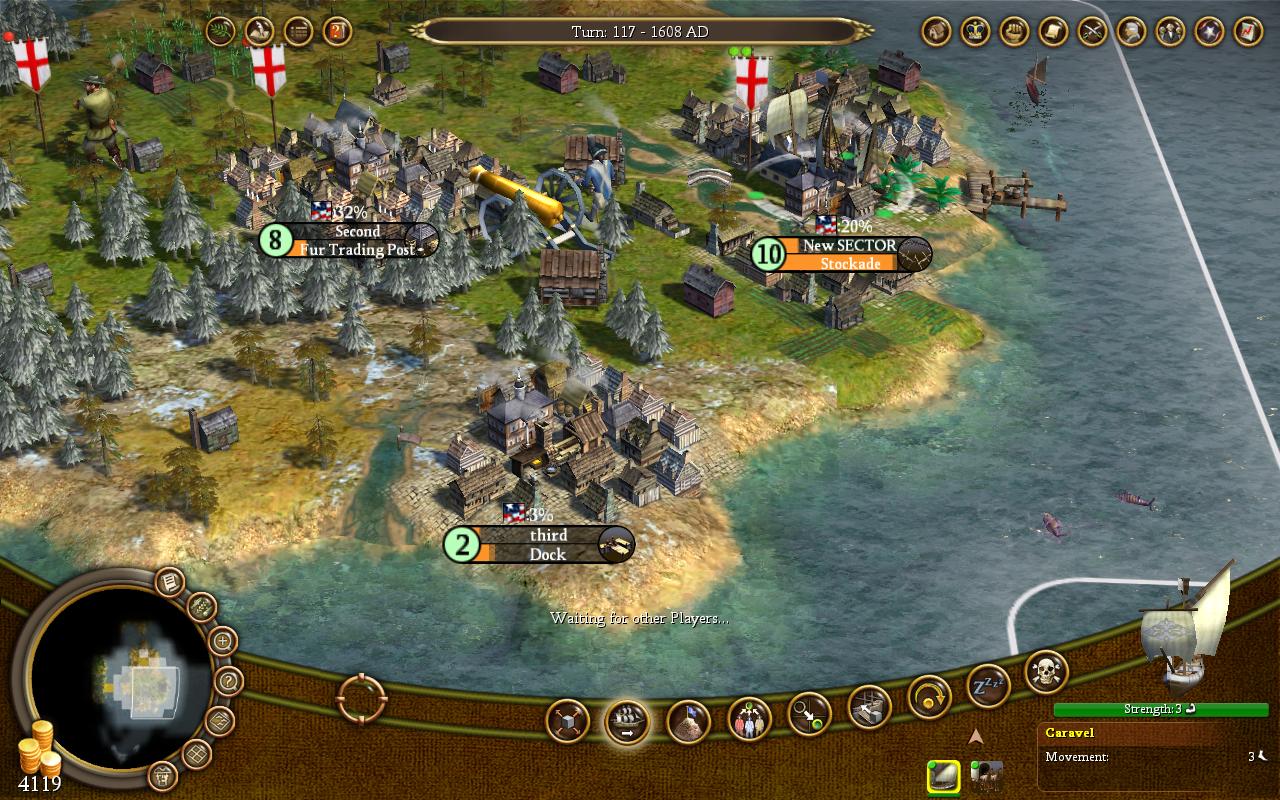Toggle tile yield display beside the minimap

[x=202, y=606]
